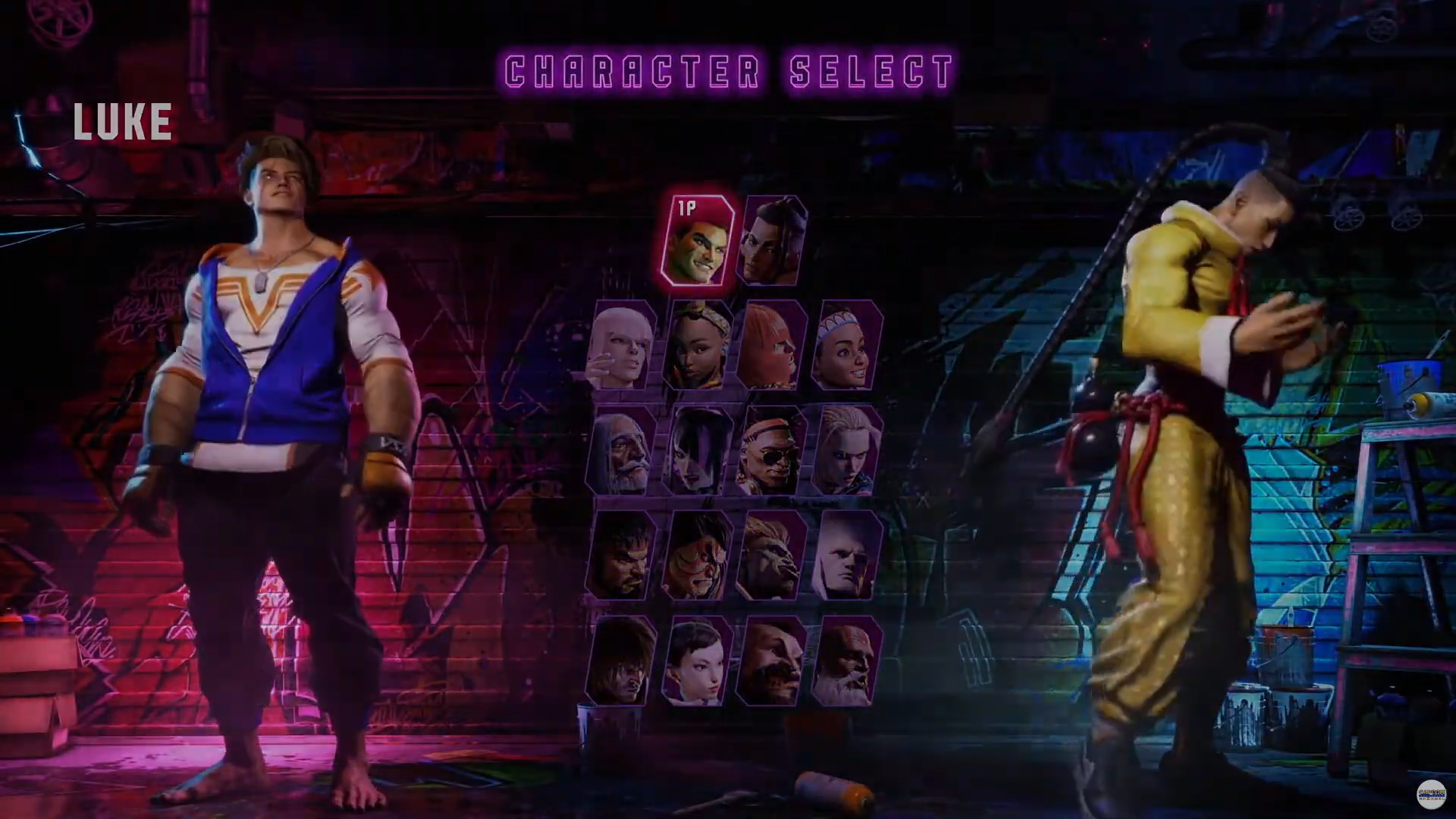
Task: Pick Dhalsim's bald white-bearded portrait
Action: (846, 661)
